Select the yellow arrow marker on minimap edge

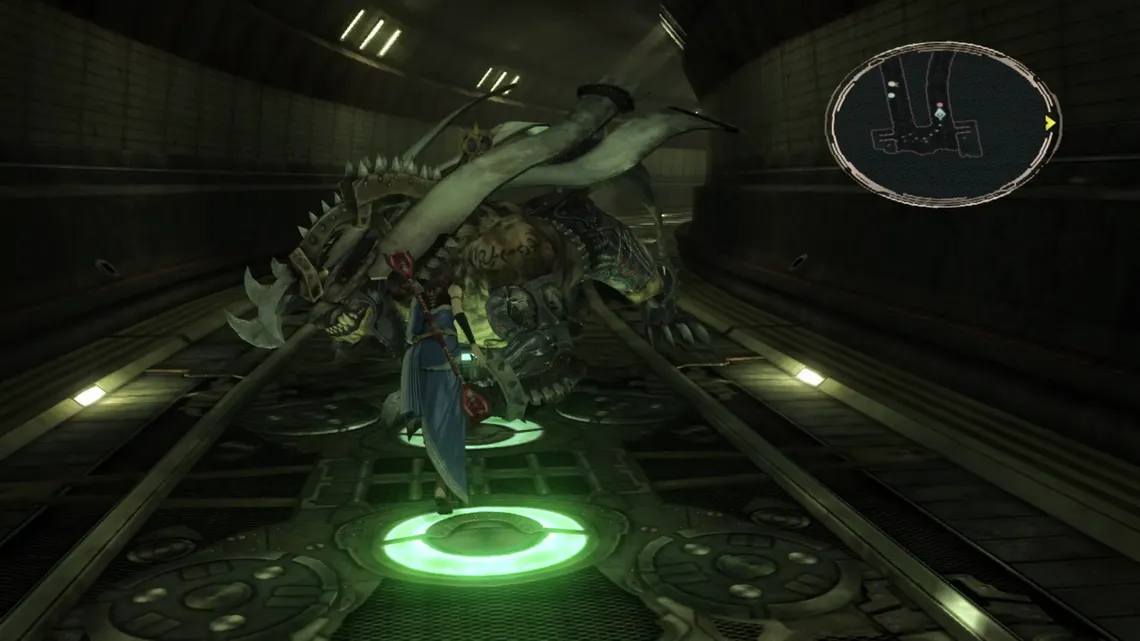click(1050, 123)
